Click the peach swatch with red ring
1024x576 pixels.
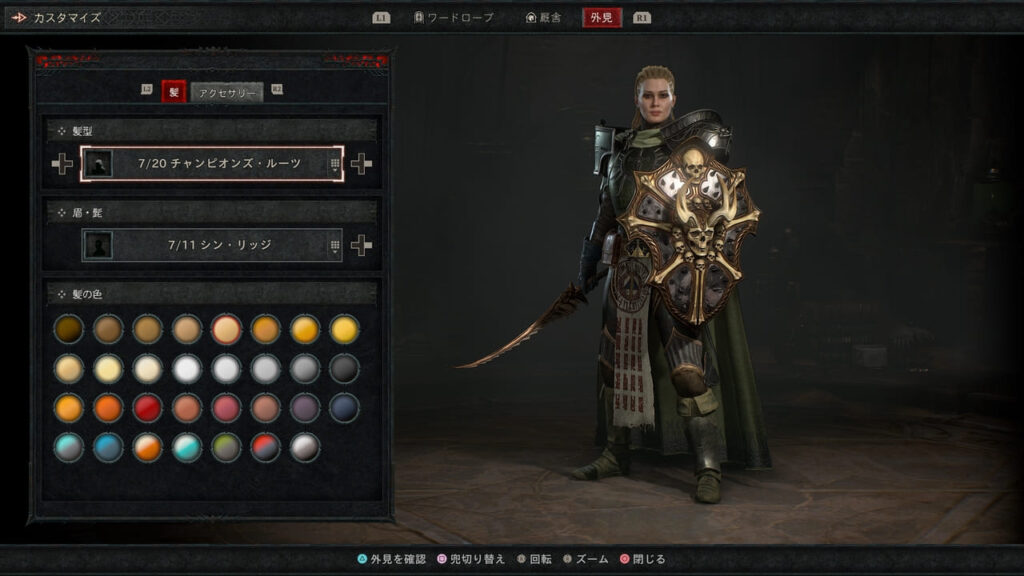click(226, 329)
